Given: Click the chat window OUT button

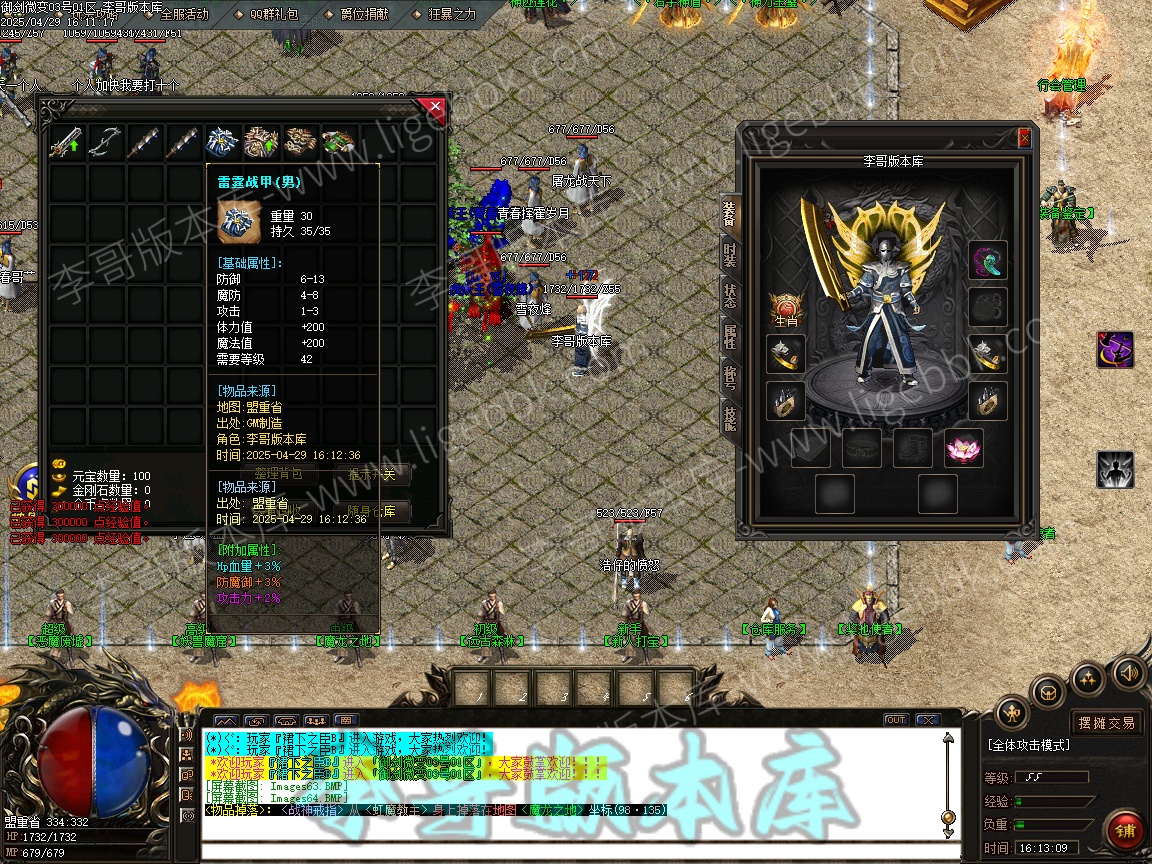Looking at the screenshot, I should (895, 720).
